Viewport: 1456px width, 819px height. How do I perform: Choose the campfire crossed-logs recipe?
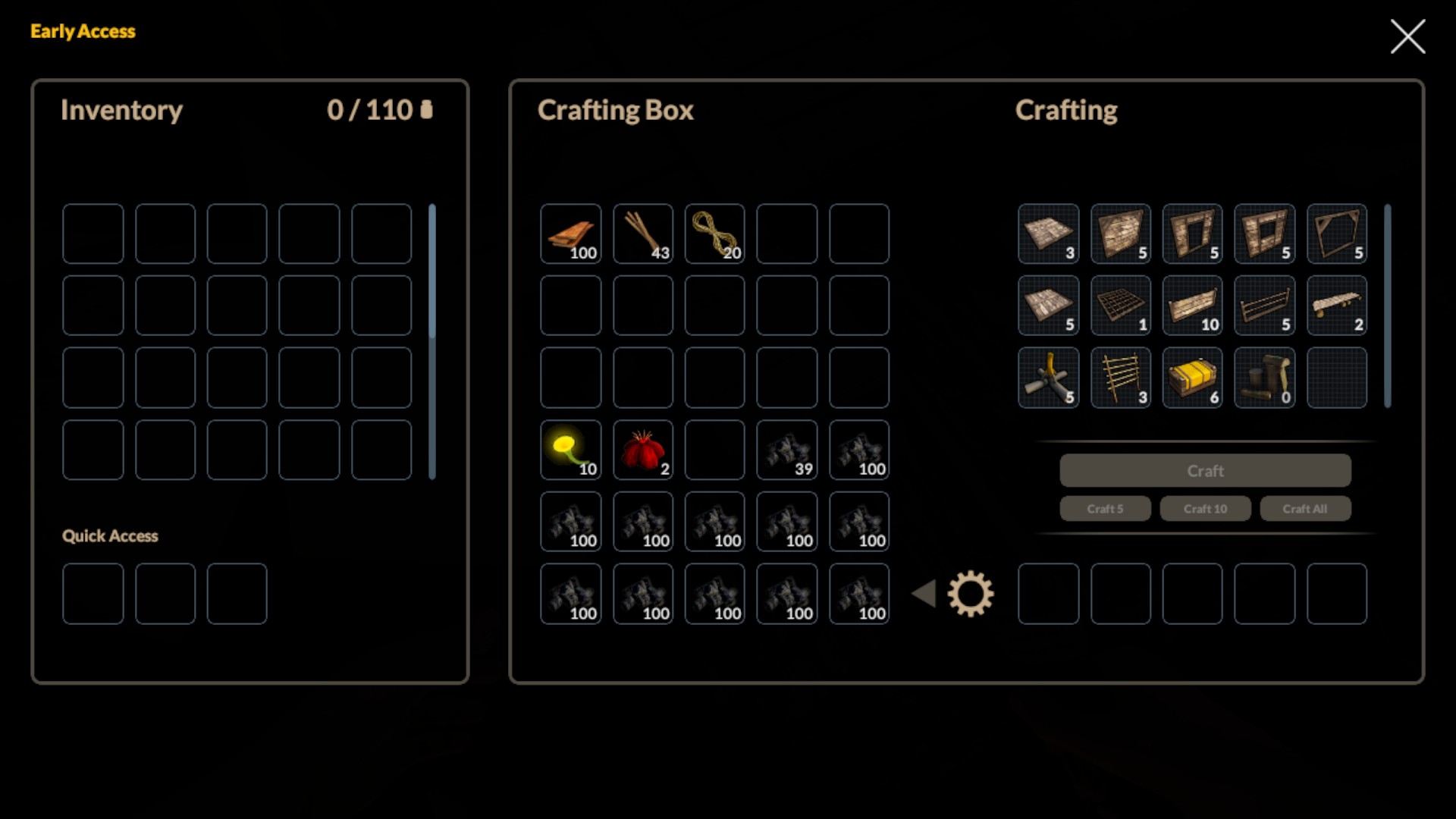point(1048,378)
